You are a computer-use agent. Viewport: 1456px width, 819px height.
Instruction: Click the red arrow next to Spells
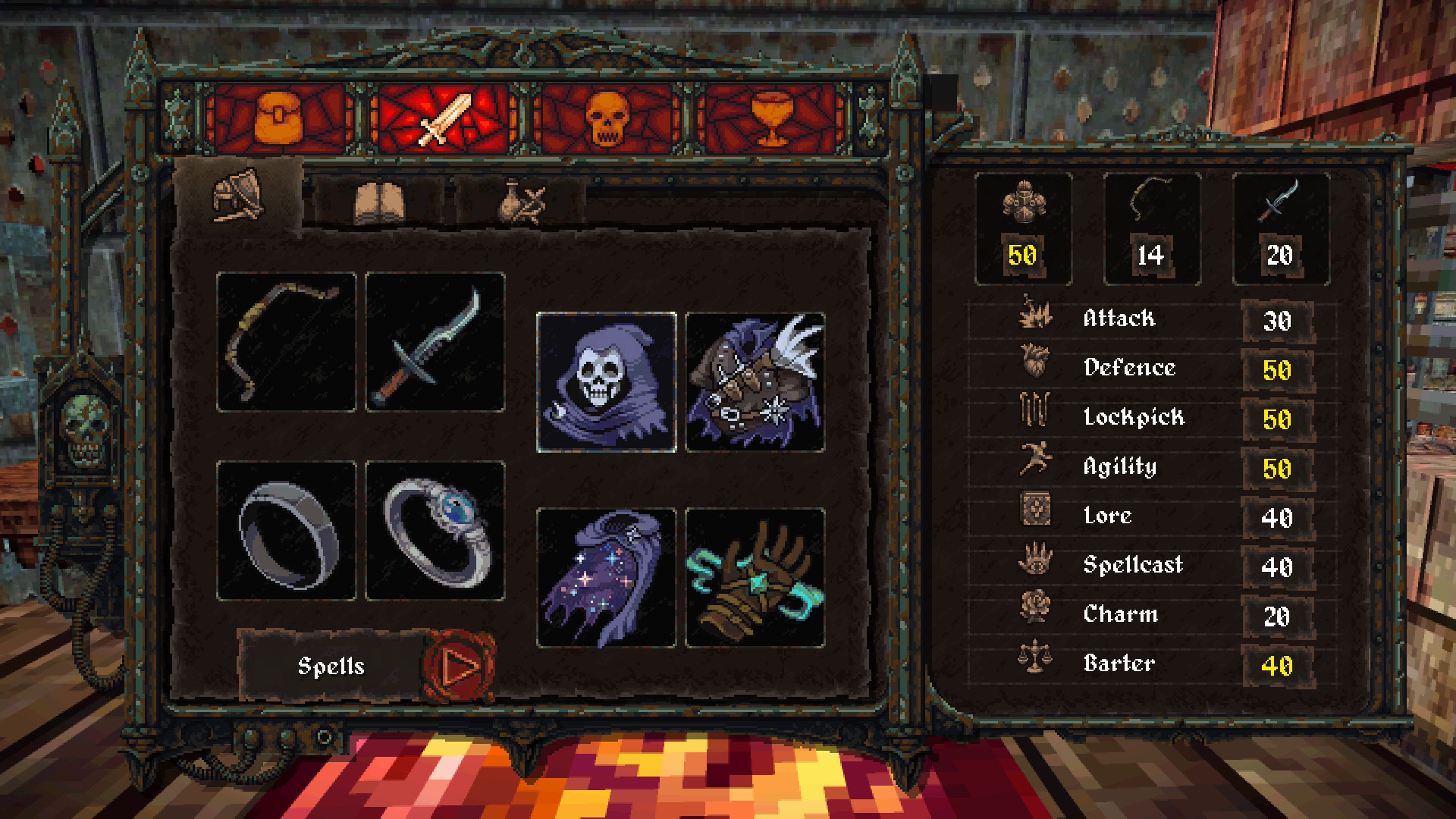tap(459, 667)
